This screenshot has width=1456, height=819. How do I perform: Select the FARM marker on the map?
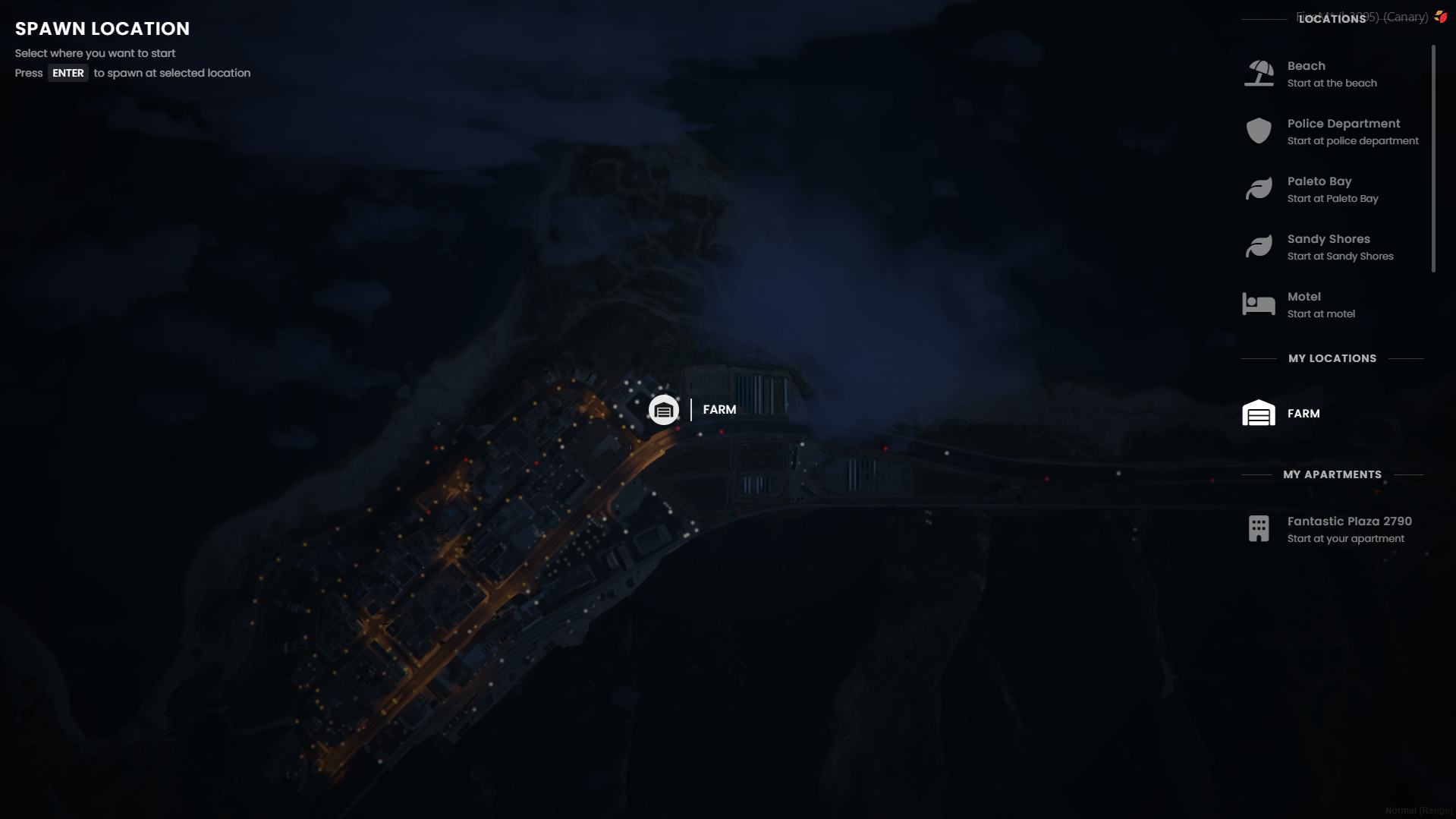(x=664, y=409)
